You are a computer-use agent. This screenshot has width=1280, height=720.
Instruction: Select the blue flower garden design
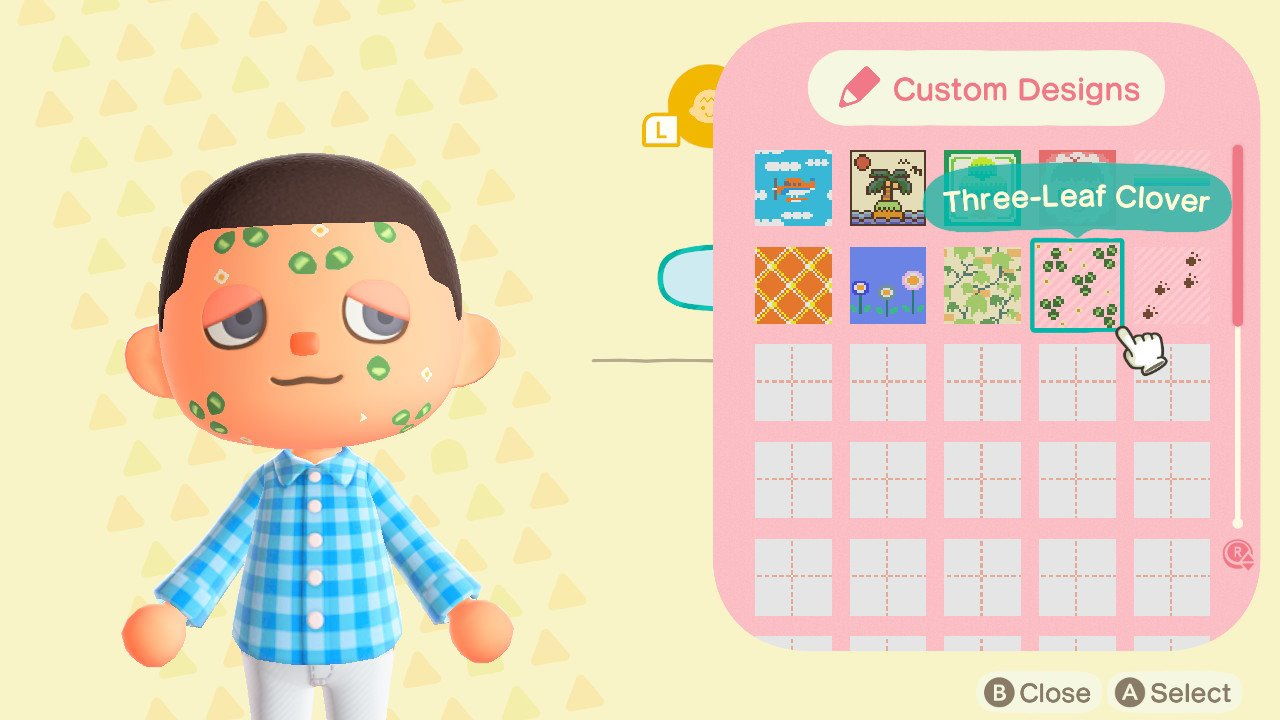coord(889,286)
